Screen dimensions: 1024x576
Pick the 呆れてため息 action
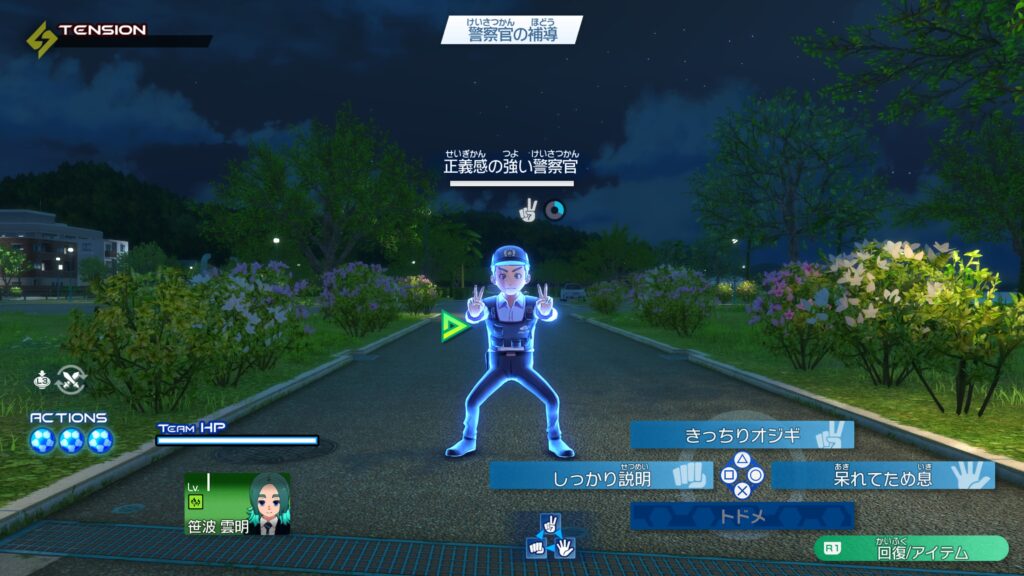[882, 476]
